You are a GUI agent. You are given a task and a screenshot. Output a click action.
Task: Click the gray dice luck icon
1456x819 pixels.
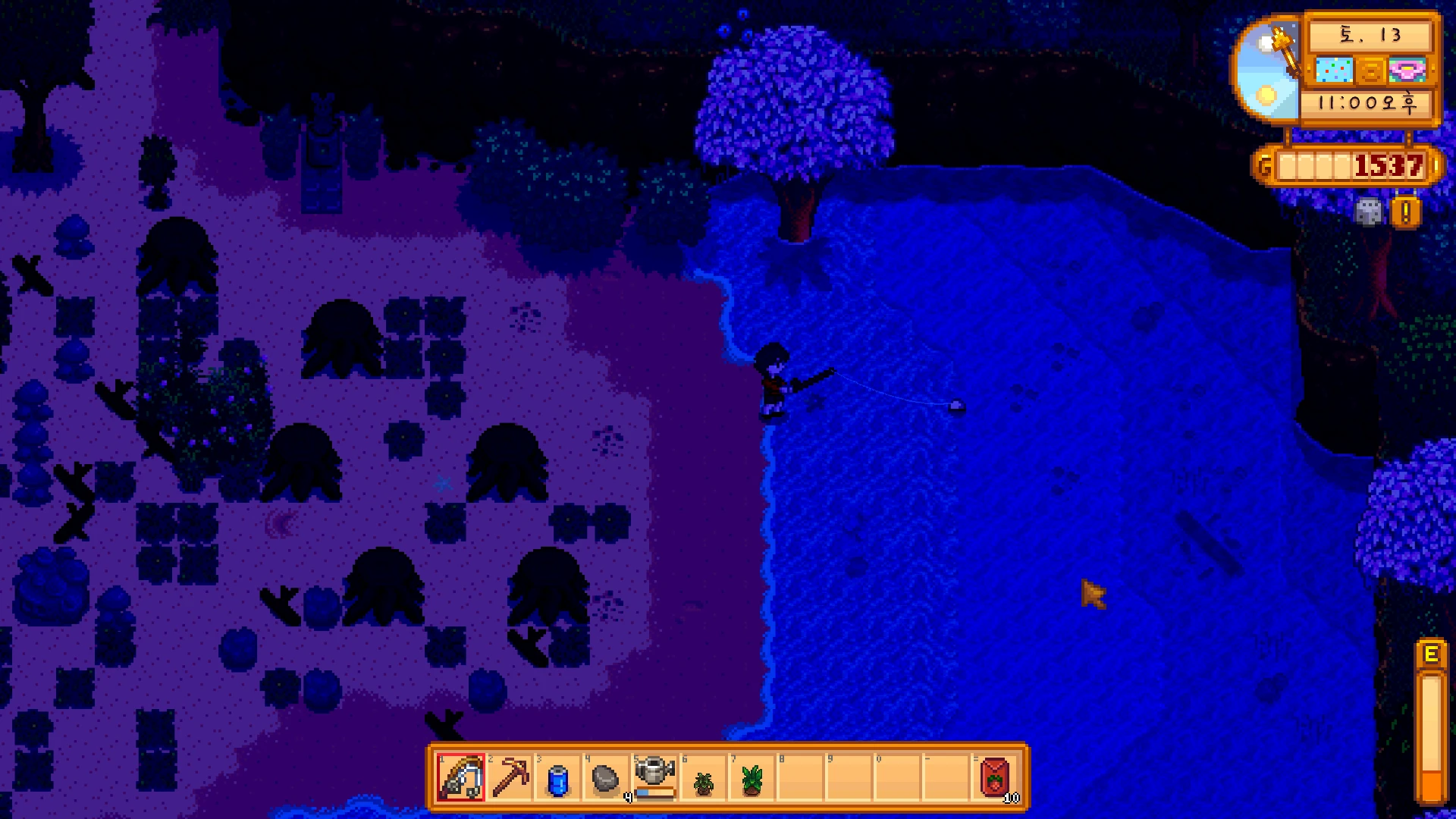point(1369,212)
